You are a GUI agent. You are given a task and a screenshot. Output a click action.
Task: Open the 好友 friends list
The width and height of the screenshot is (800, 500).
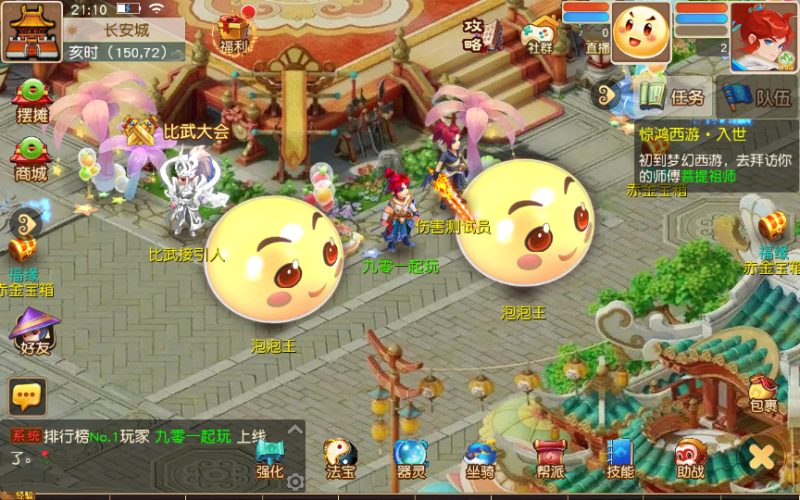[32, 333]
